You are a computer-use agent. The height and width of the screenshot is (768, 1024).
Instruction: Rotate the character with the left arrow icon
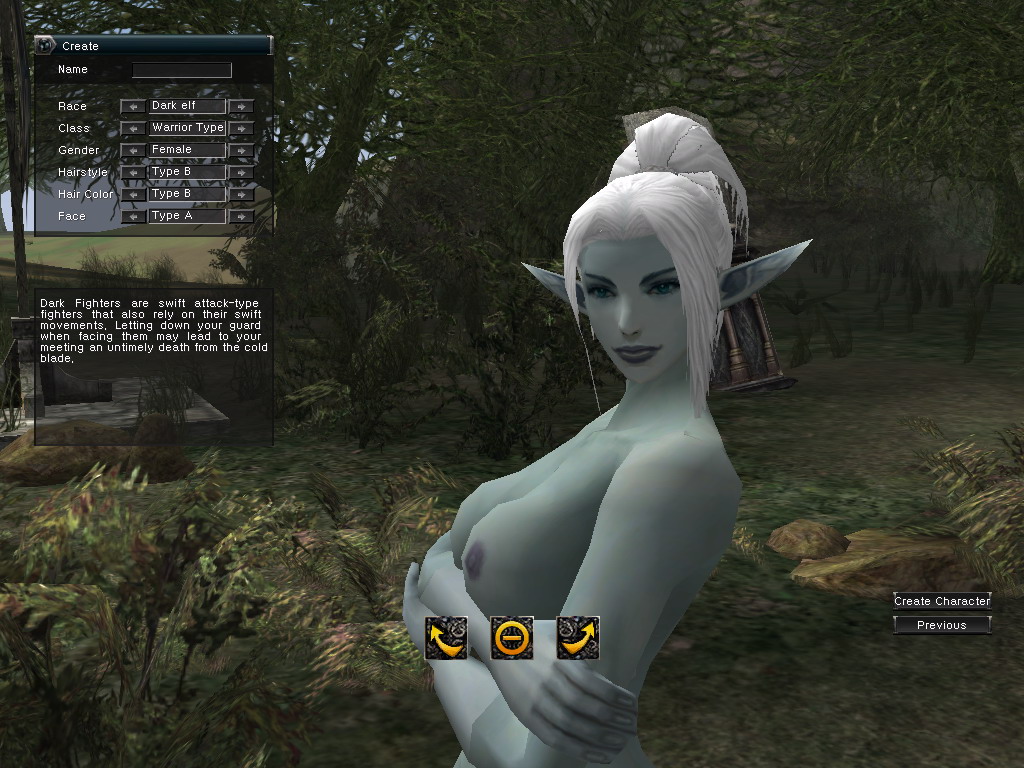(x=446, y=637)
